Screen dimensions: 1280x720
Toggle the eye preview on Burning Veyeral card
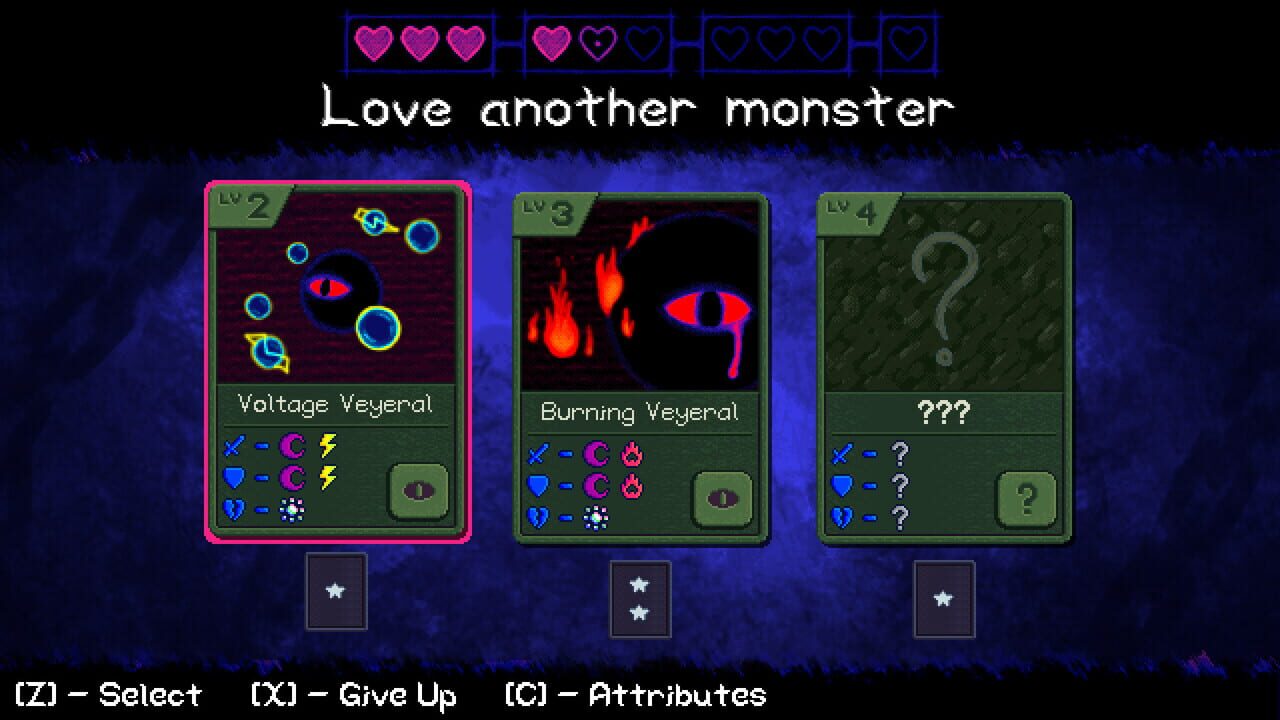(x=723, y=499)
